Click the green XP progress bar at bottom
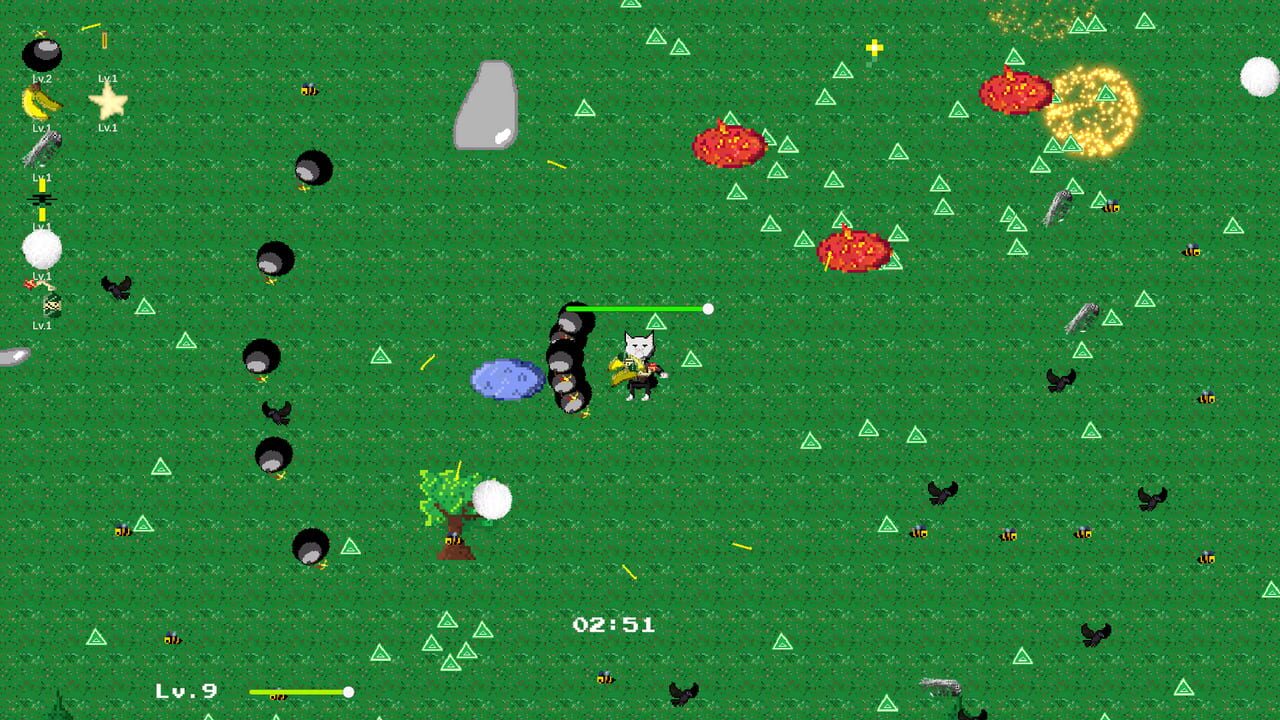The image size is (1280, 720). [x=300, y=690]
